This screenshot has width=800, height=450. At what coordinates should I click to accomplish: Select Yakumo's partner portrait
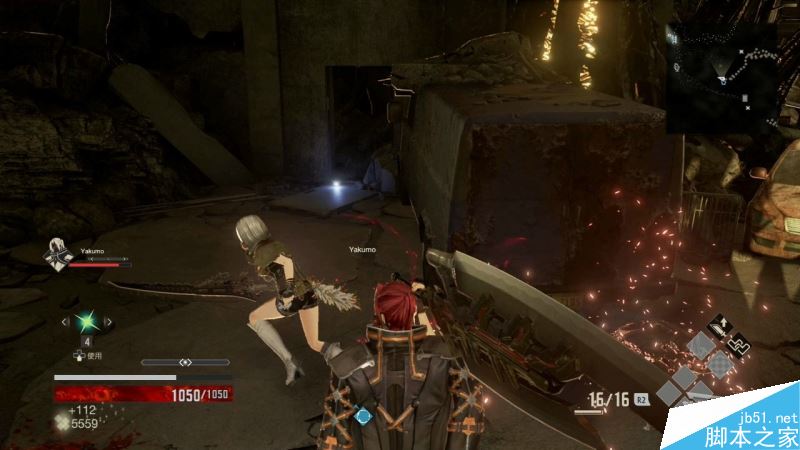coord(55,256)
